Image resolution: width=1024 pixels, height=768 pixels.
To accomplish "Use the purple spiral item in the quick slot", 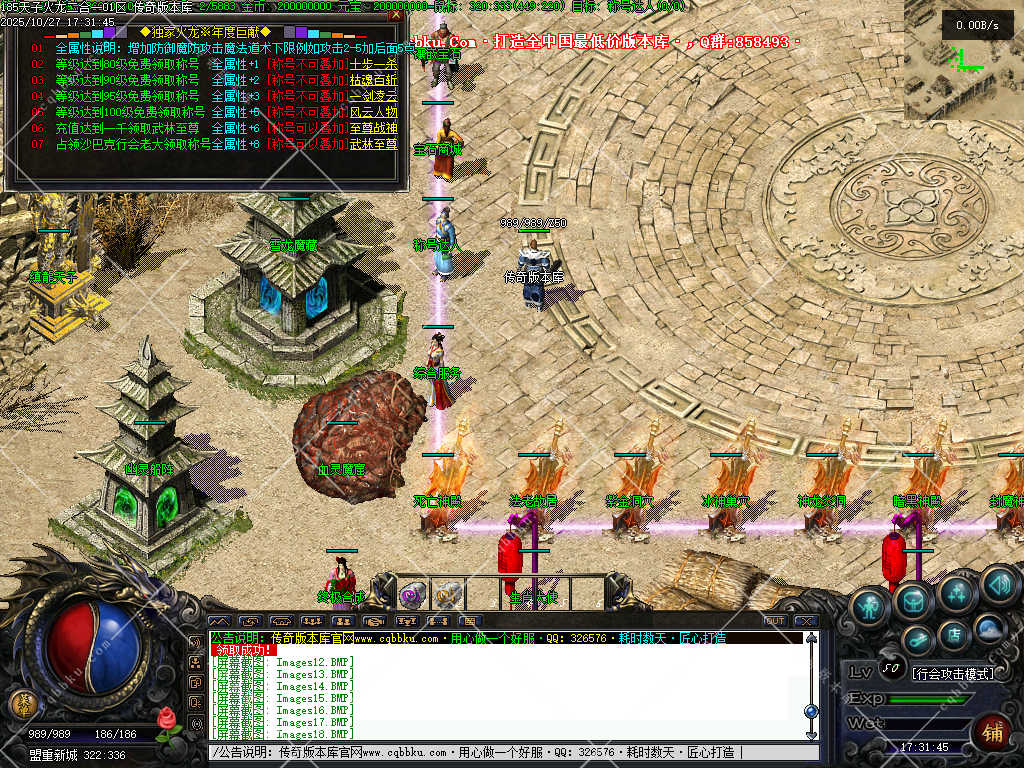I will [412, 596].
